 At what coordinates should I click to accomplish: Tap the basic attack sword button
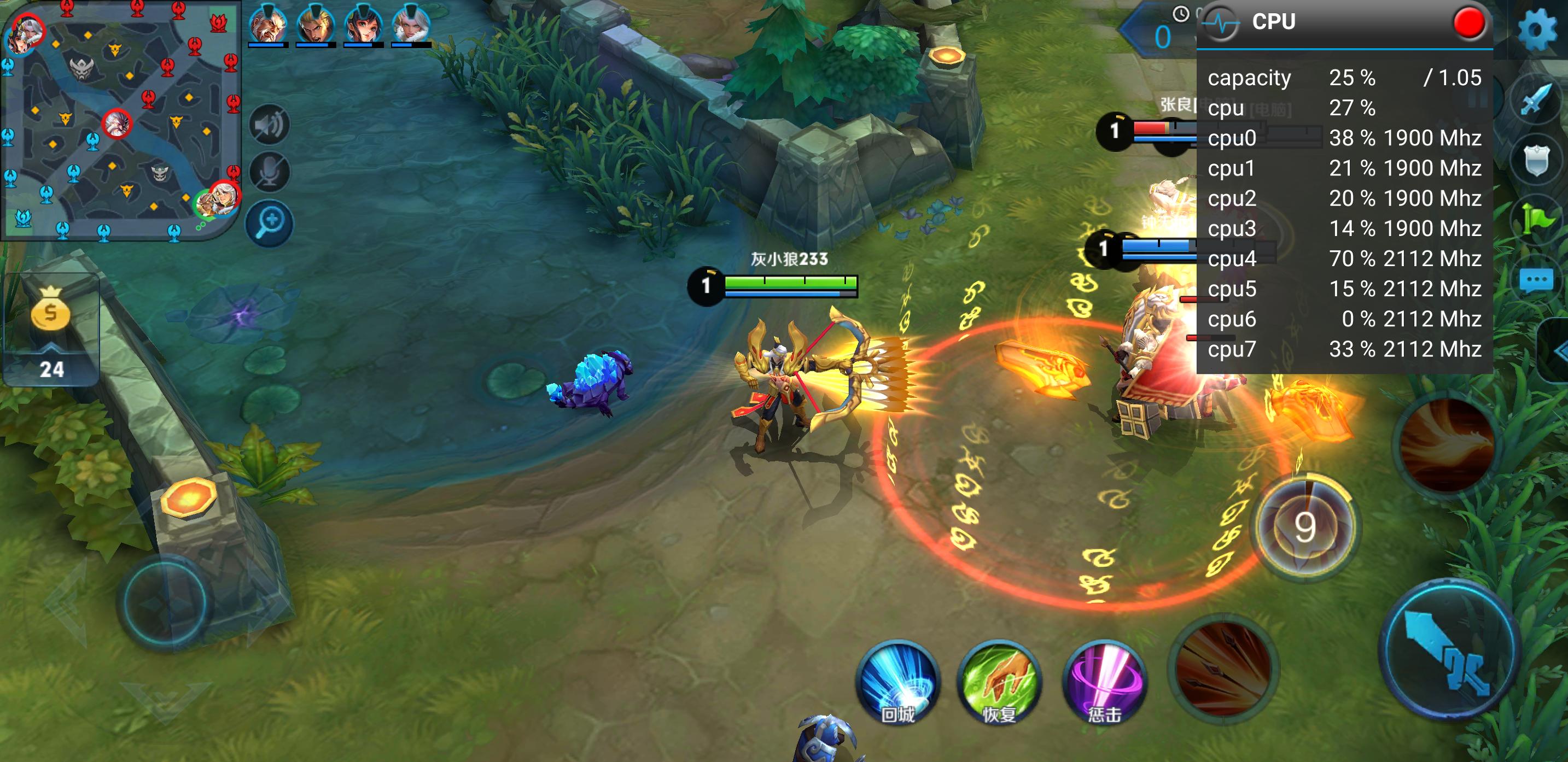(1450, 648)
